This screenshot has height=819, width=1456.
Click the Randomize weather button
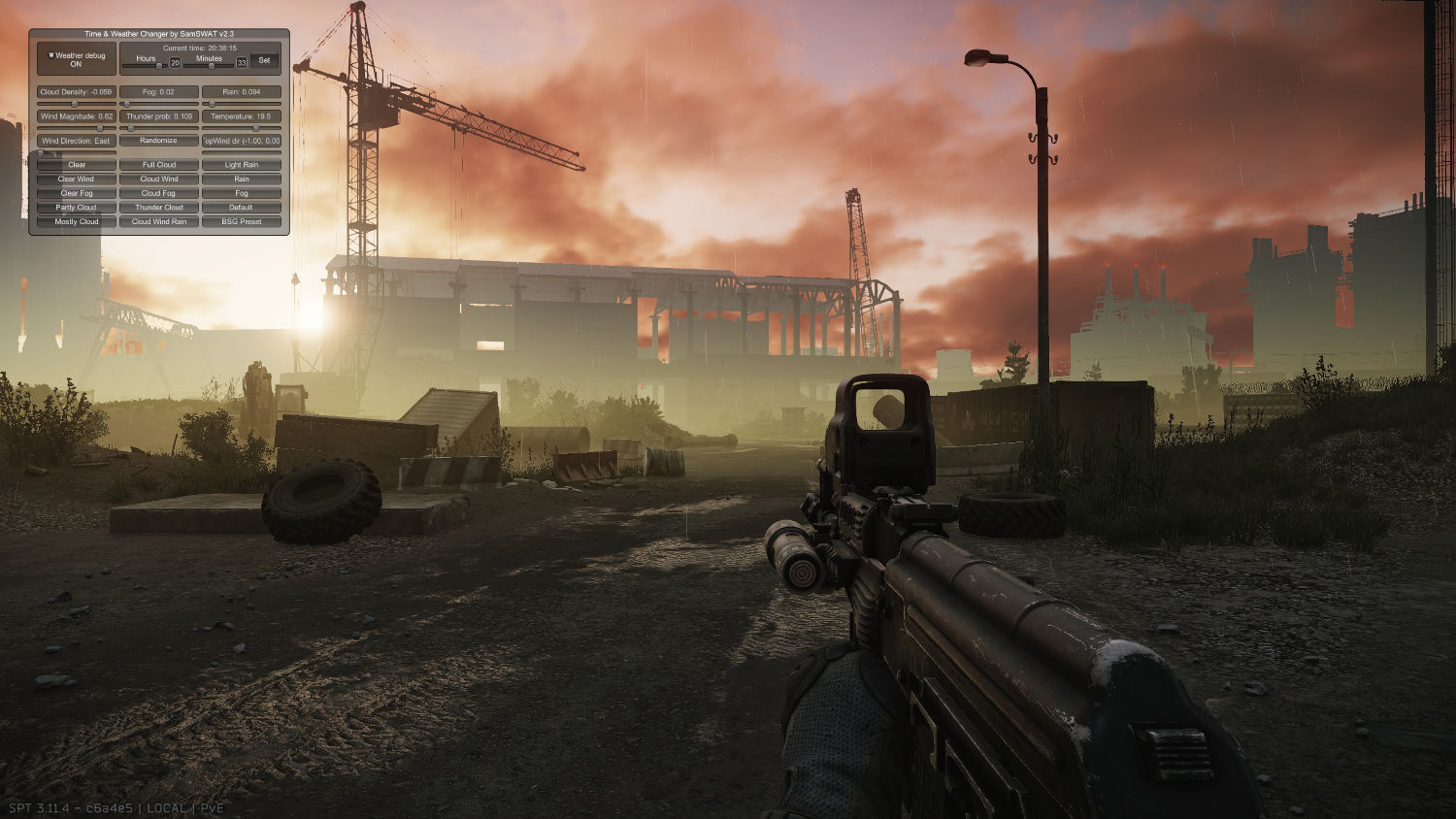[x=159, y=141]
